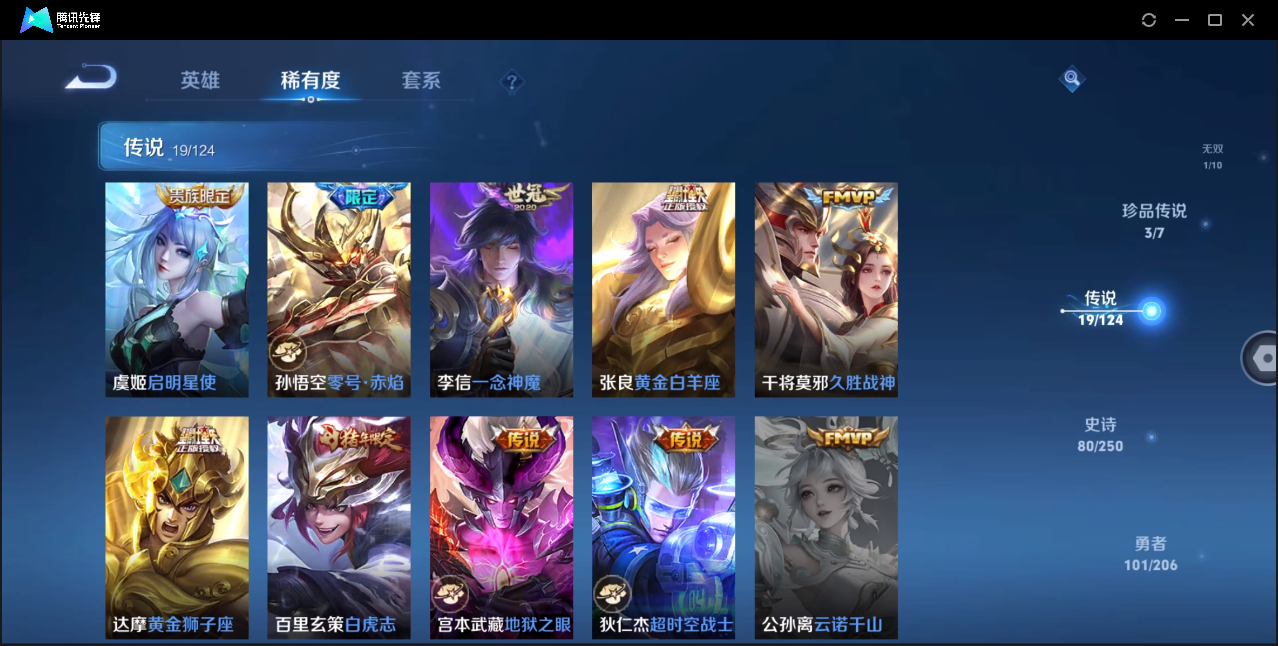View the 干将莫邪 久胜战神 skin card
The image size is (1278, 646).
[x=826, y=290]
